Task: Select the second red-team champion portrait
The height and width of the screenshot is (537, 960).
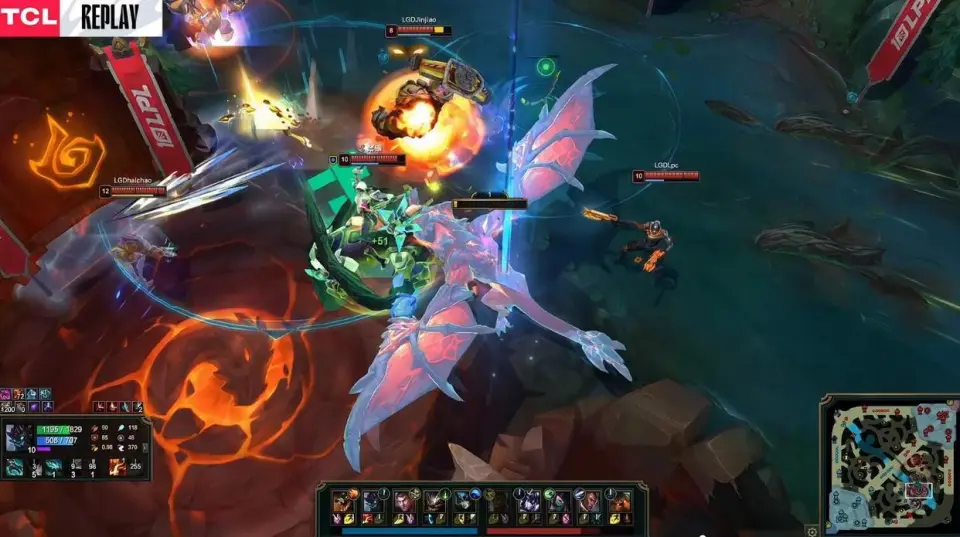Action: click(x=529, y=501)
